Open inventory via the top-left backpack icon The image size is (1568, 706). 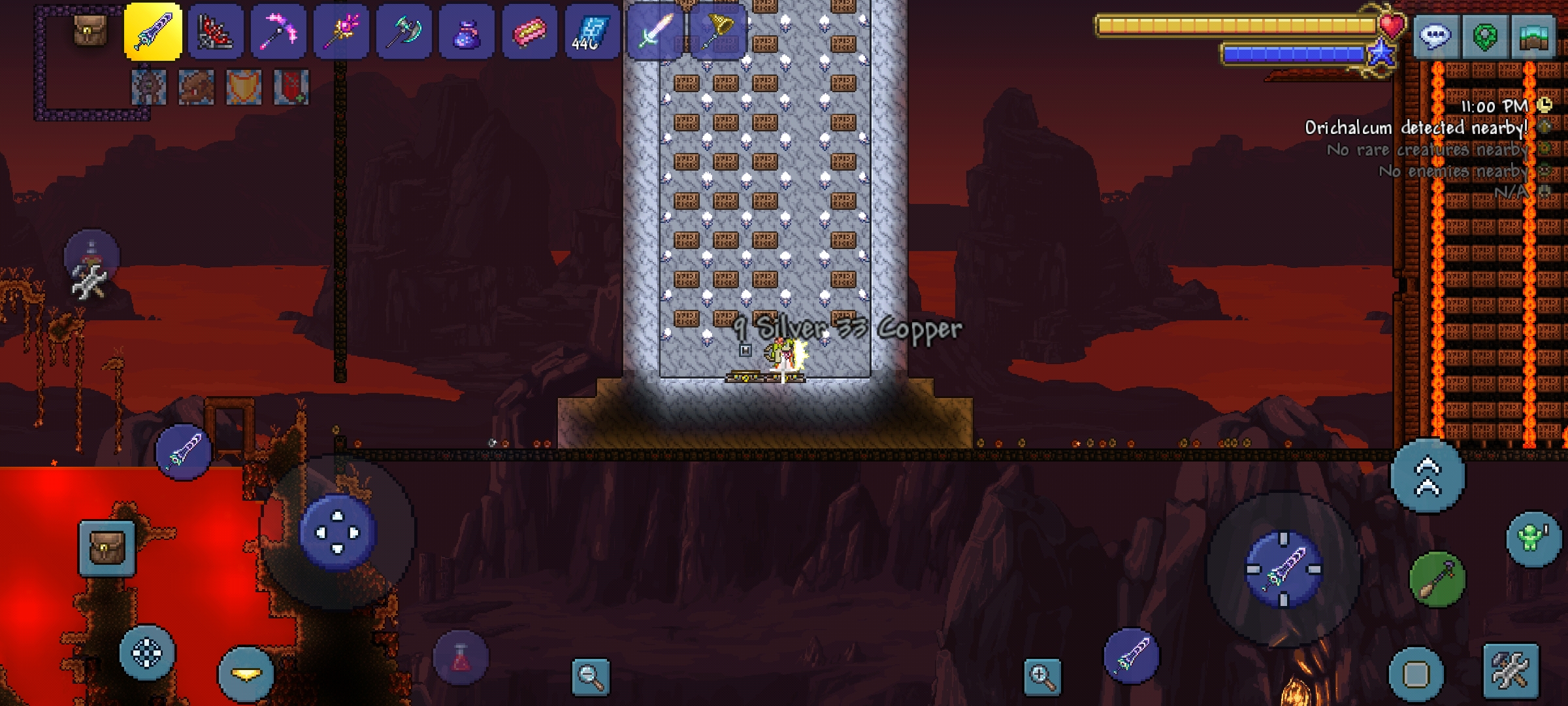[x=90, y=31]
